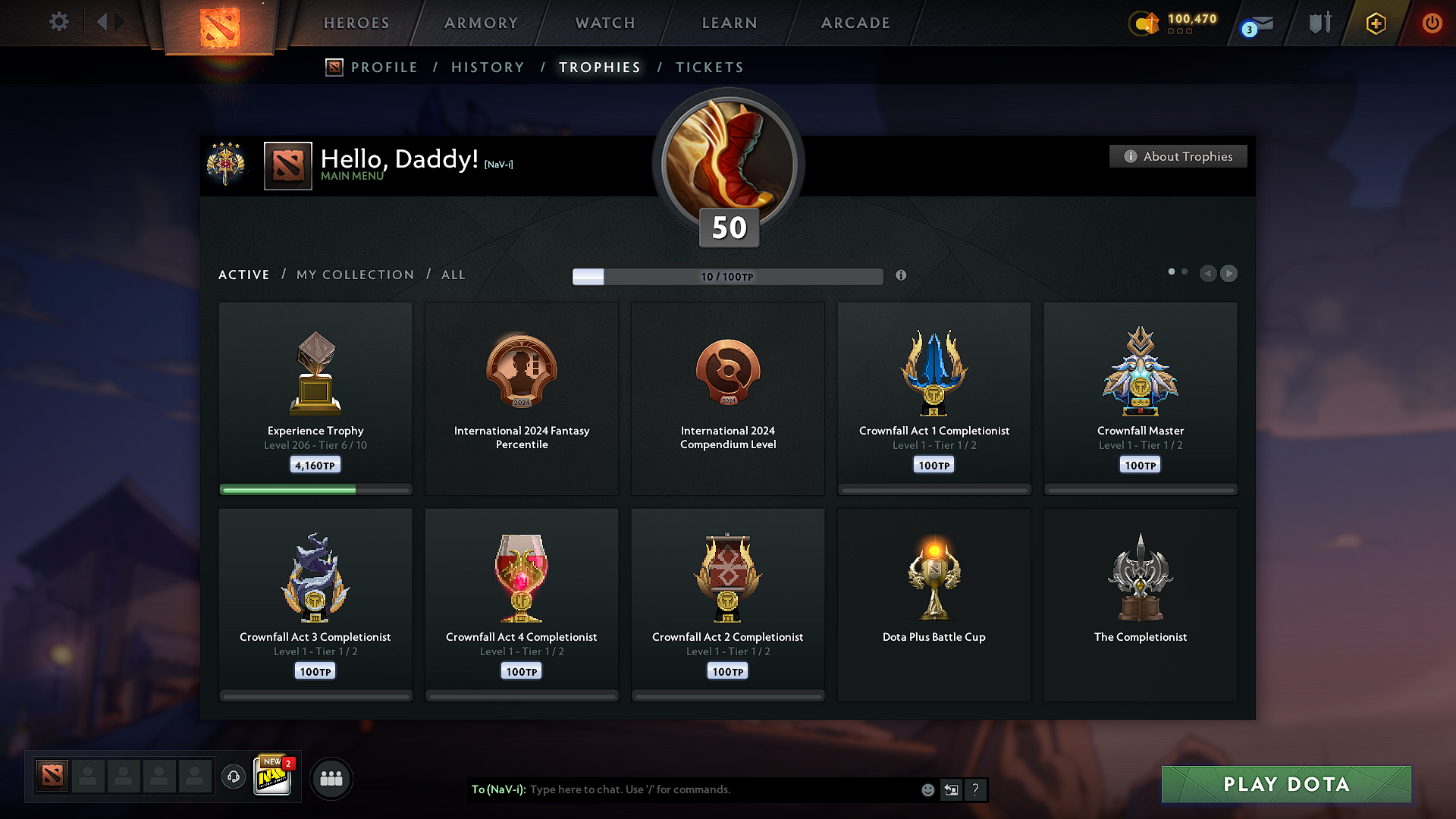Toggle the second page dot of trophies
The width and height of the screenshot is (1456, 819).
(x=1184, y=271)
